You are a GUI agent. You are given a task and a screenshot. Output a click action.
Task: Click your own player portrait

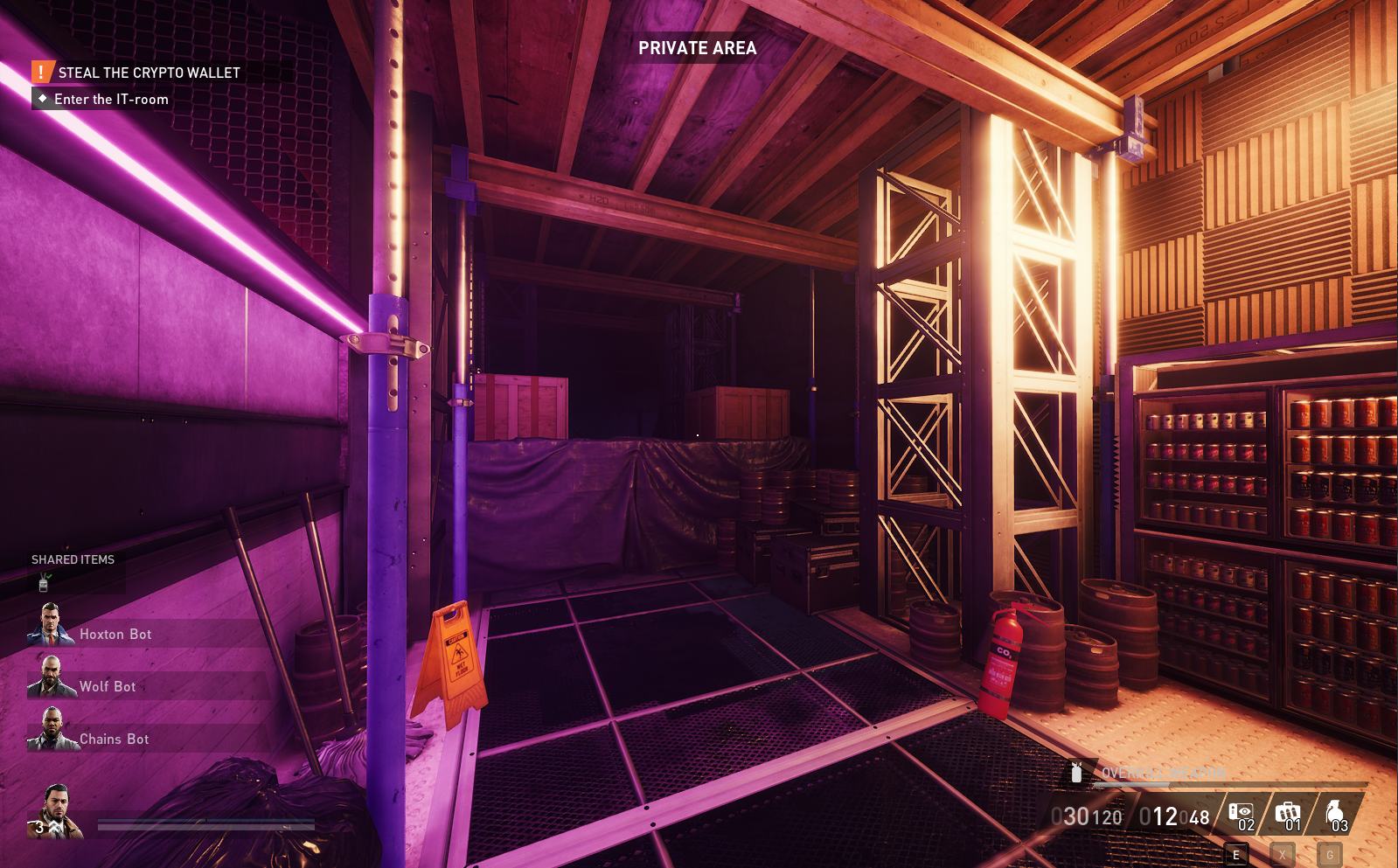[x=56, y=811]
